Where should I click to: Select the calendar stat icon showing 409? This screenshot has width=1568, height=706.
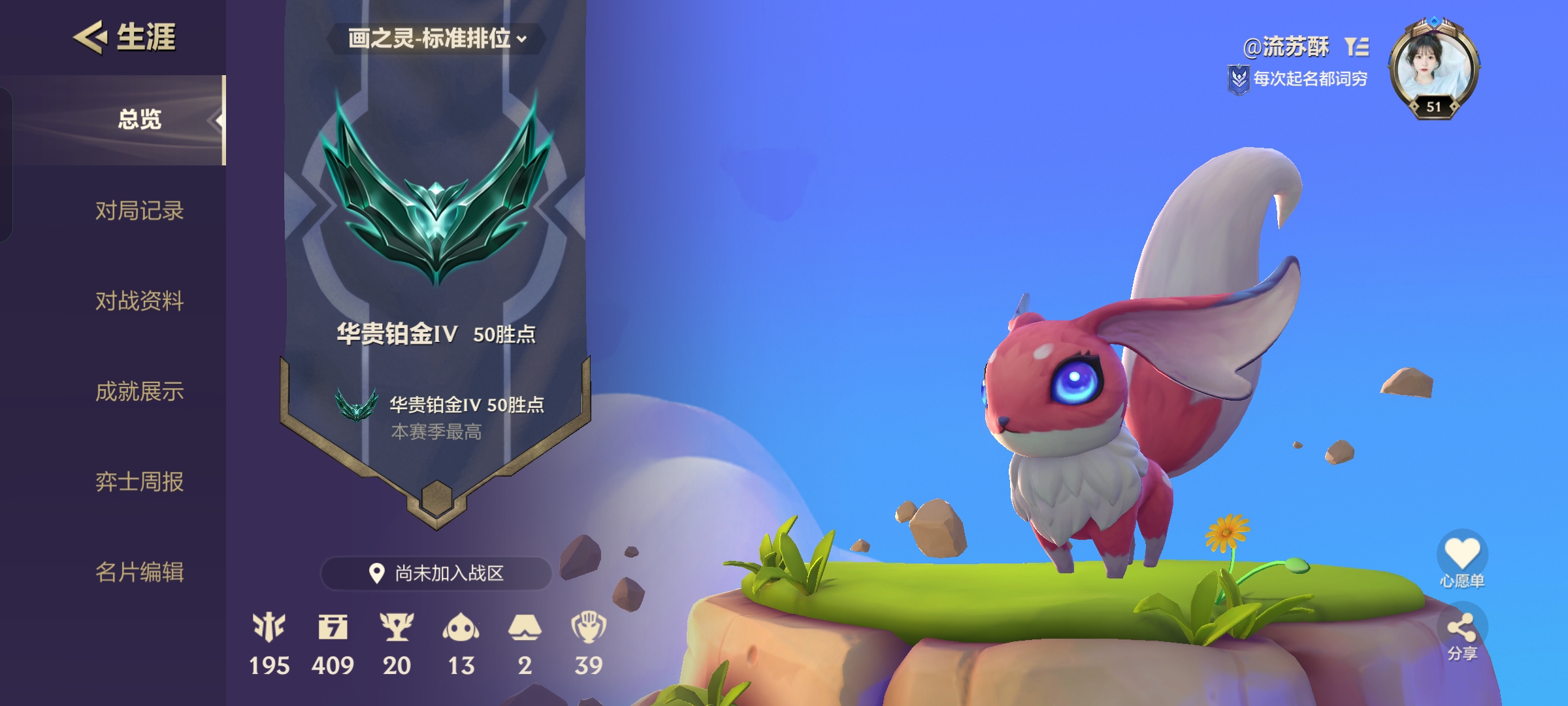(333, 628)
